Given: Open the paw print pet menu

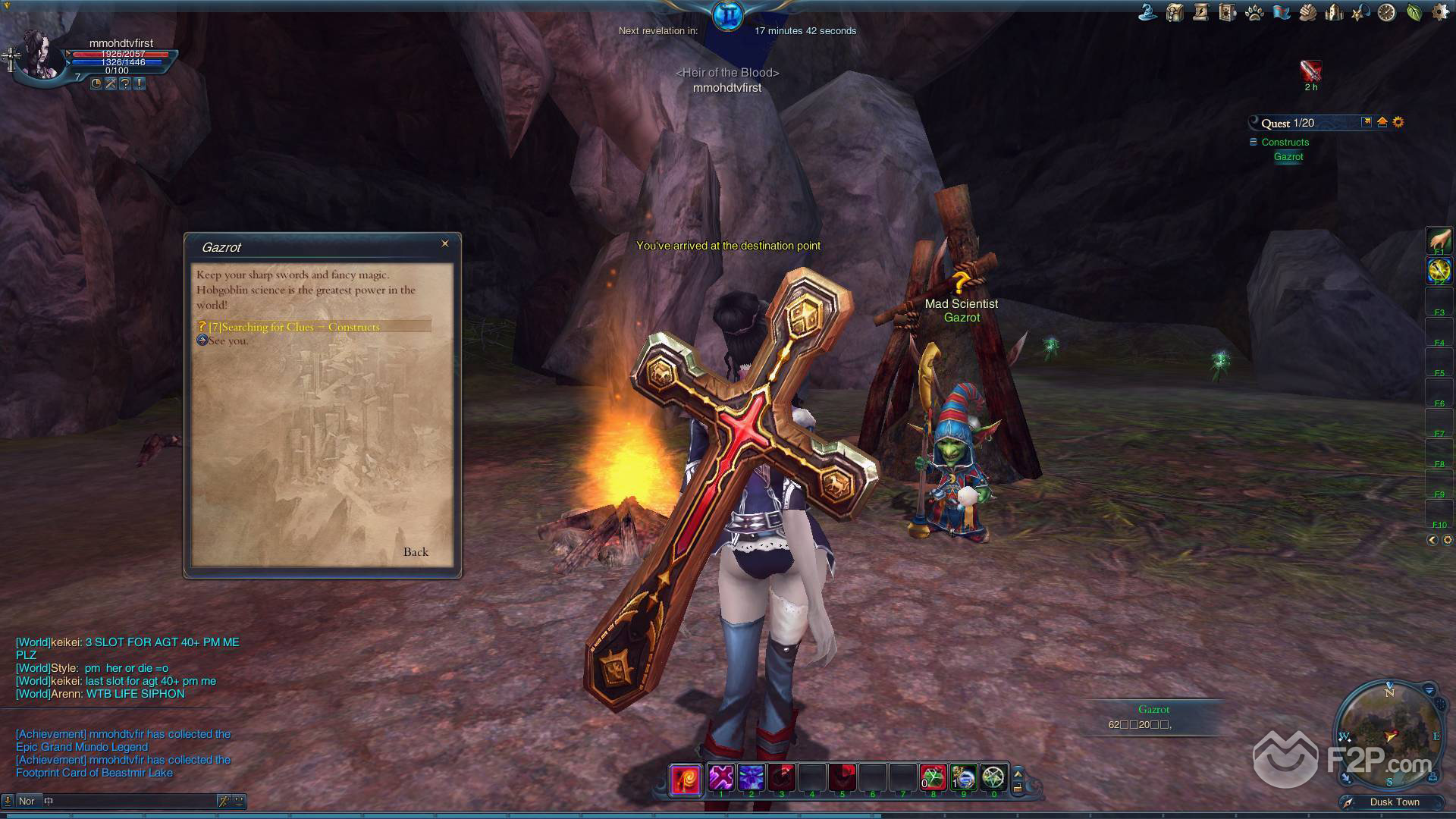Looking at the screenshot, I should tap(1254, 12).
